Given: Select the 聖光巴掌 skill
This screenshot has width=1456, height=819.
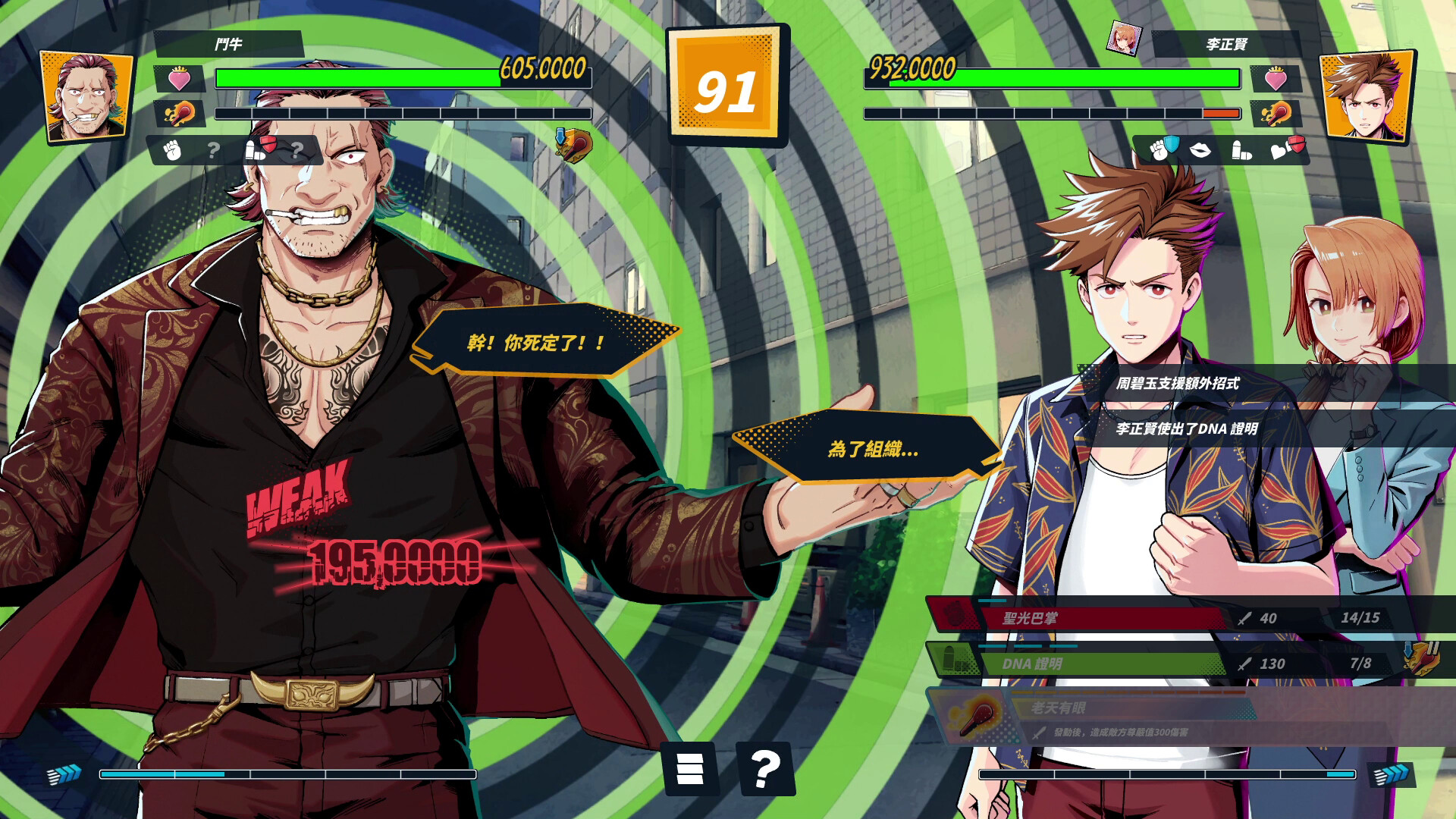Looking at the screenshot, I should point(1077,617).
